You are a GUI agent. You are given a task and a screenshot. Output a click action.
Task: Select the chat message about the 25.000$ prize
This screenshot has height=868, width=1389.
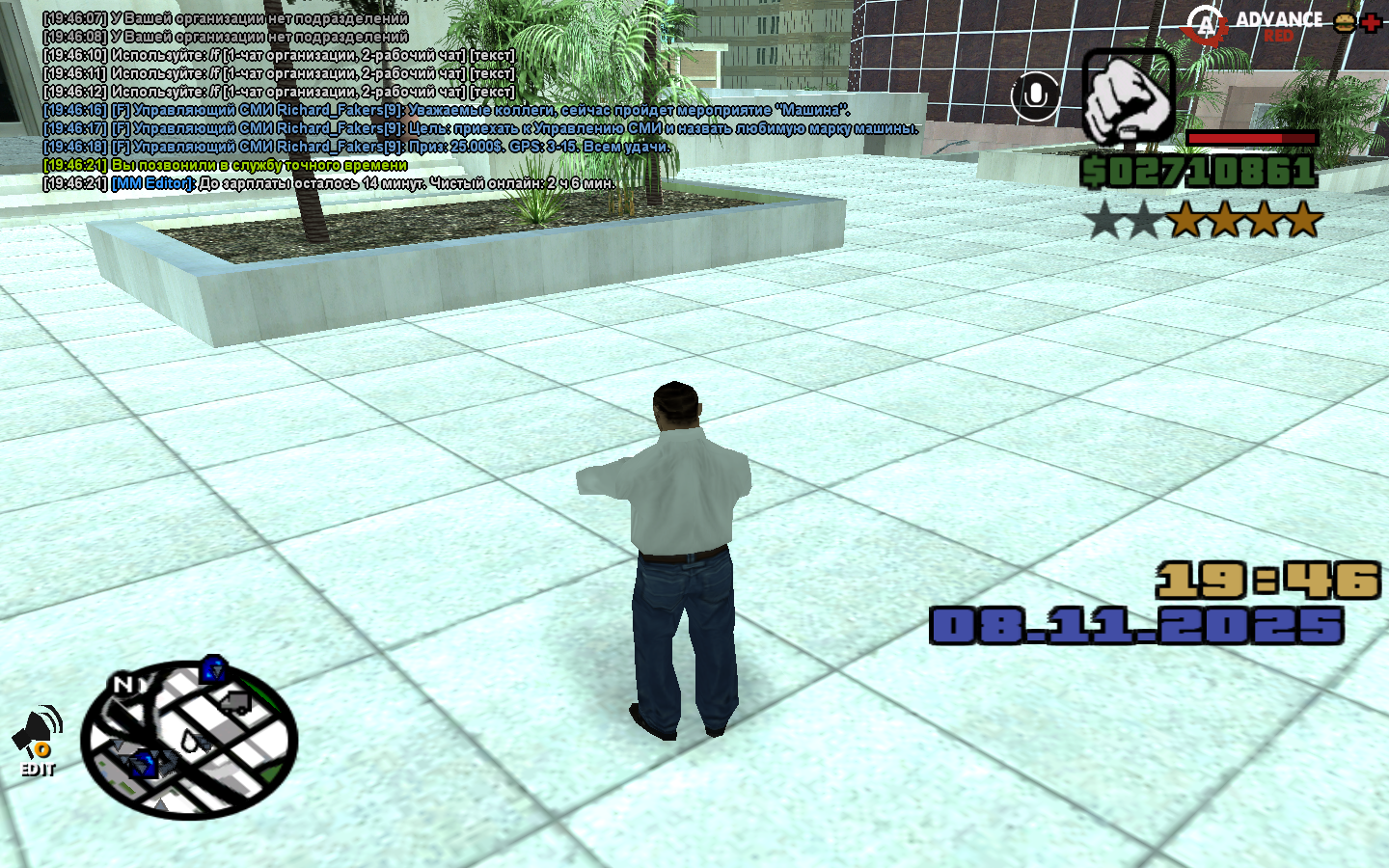point(357,147)
